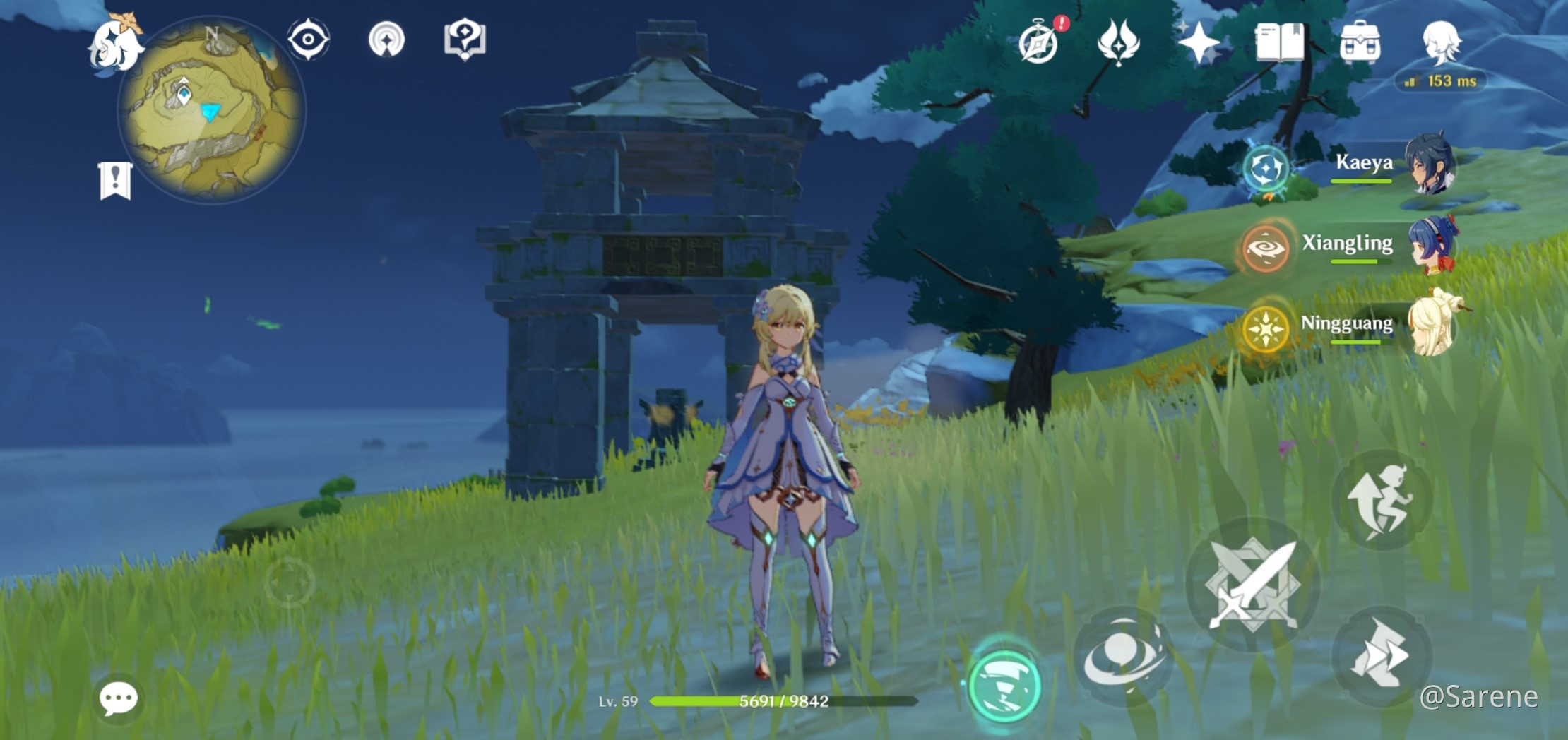Open the Adventurer Handbook compass icon
This screenshot has width=1568, height=740.
[x=1039, y=42]
